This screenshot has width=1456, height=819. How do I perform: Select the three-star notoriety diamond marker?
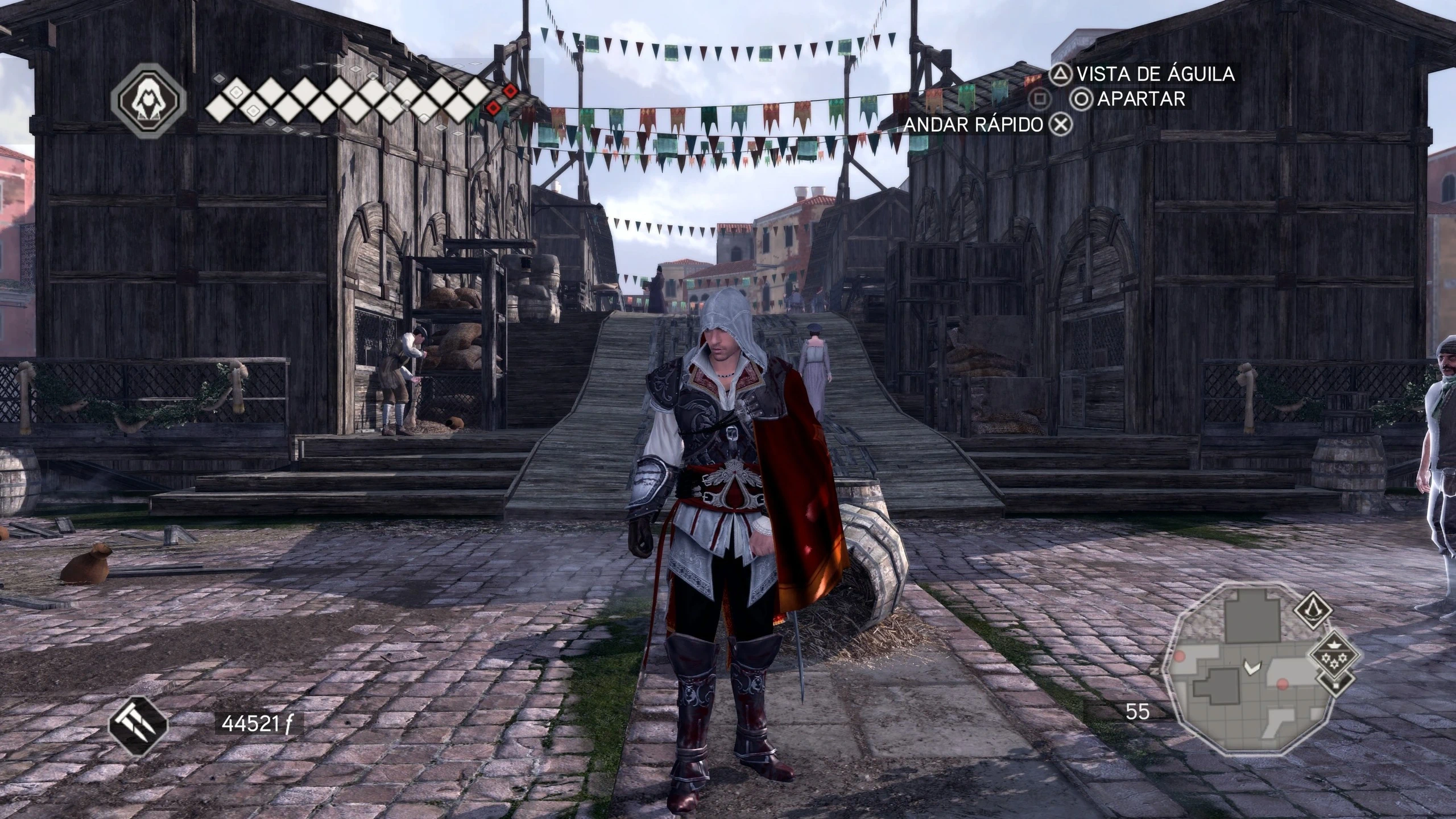1333,654
